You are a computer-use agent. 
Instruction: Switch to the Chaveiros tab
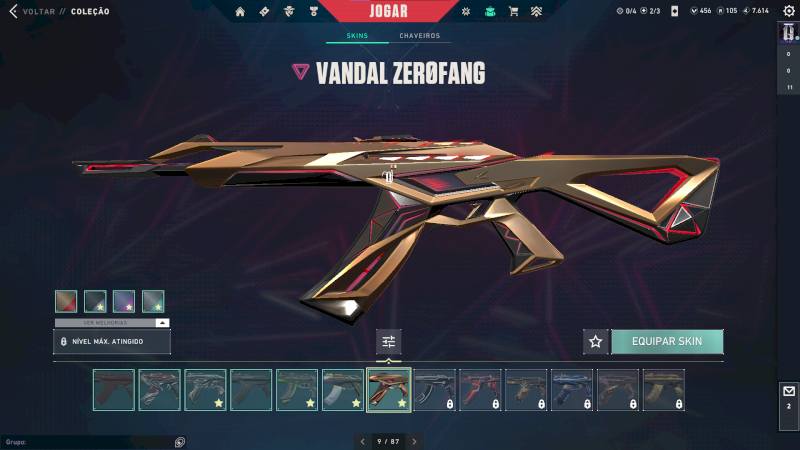coord(419,36)
